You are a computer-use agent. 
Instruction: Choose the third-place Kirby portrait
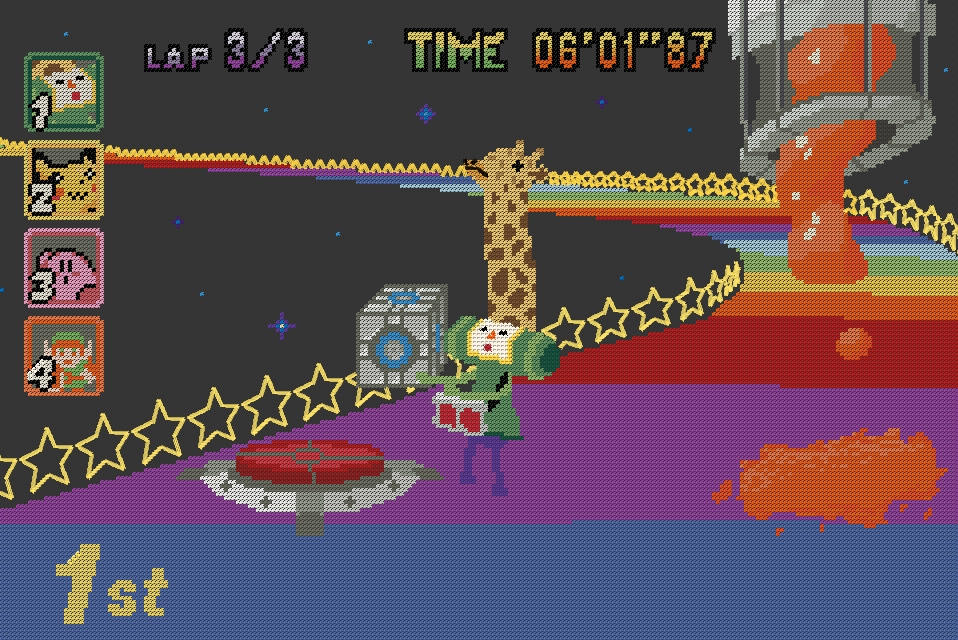coord(64,267)
